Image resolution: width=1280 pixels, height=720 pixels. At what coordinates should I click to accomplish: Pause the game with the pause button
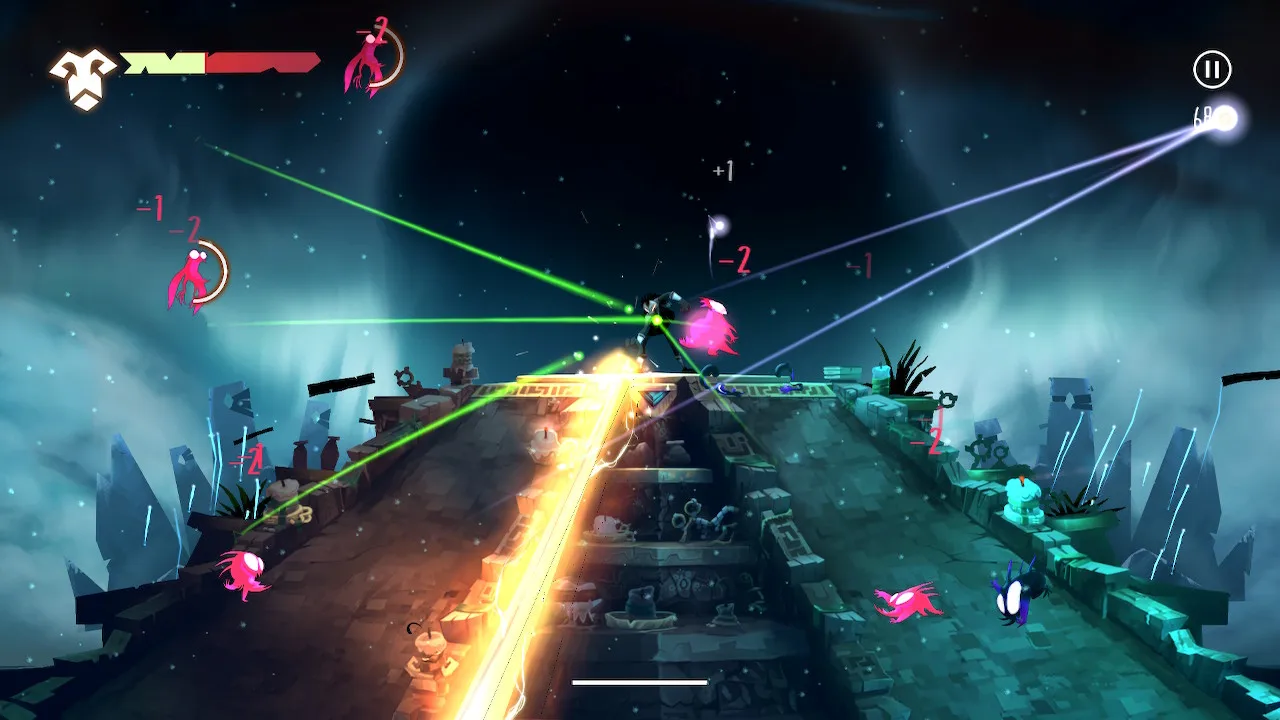tap(1212, 69)
